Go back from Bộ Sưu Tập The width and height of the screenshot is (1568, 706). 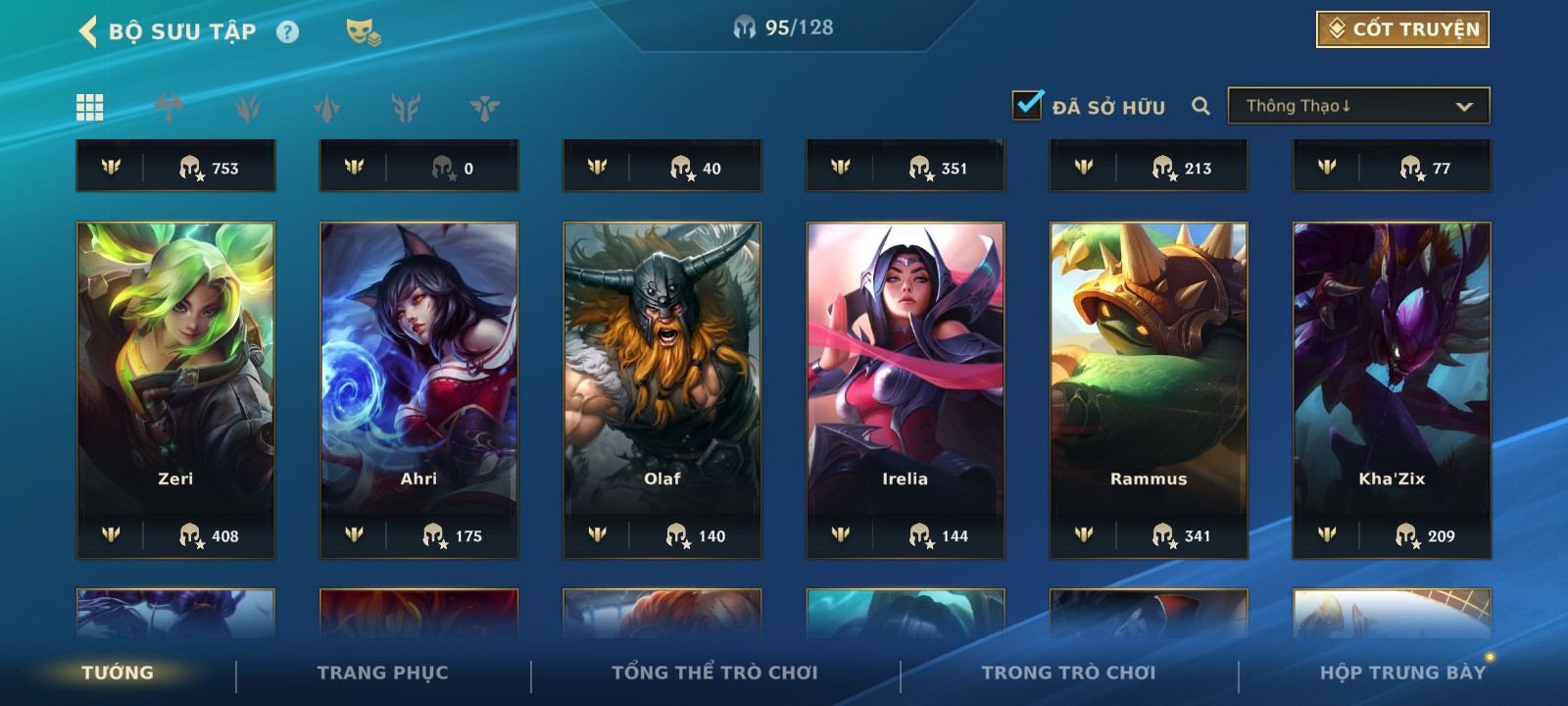click(88, 31)
